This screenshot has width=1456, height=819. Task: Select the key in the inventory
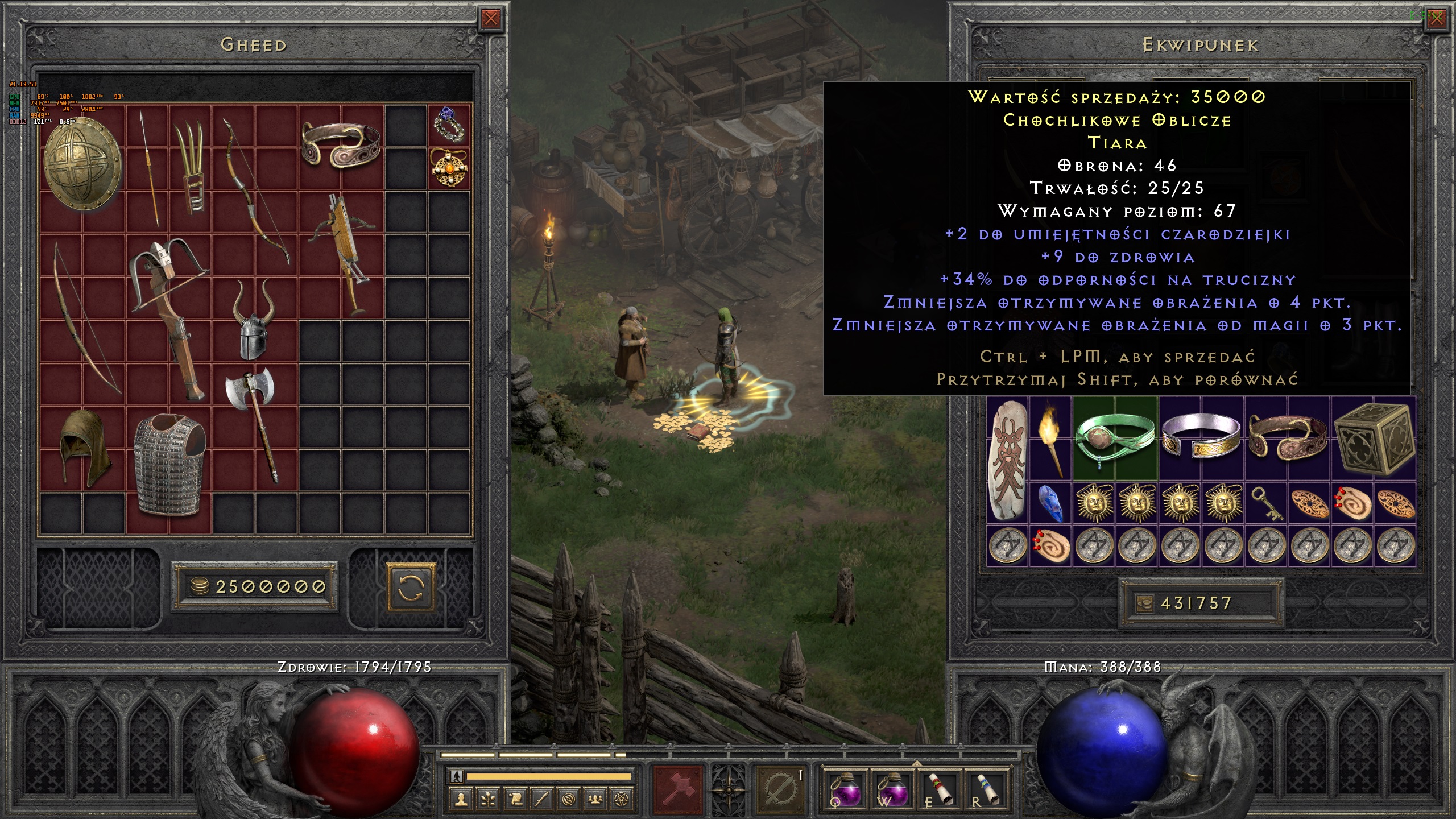tap(1266, 503)
